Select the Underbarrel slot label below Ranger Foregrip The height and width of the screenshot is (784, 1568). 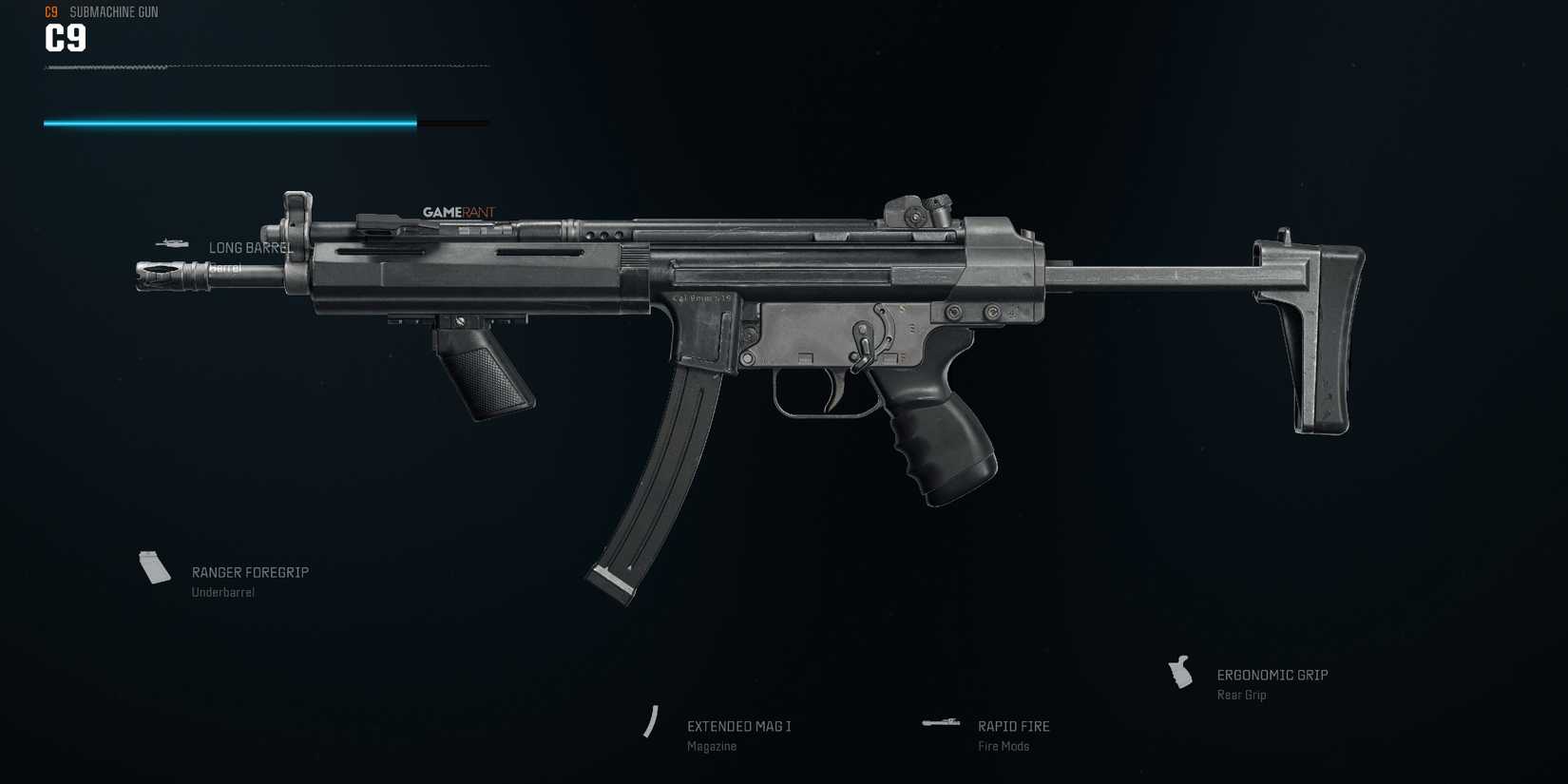(222, 591)
